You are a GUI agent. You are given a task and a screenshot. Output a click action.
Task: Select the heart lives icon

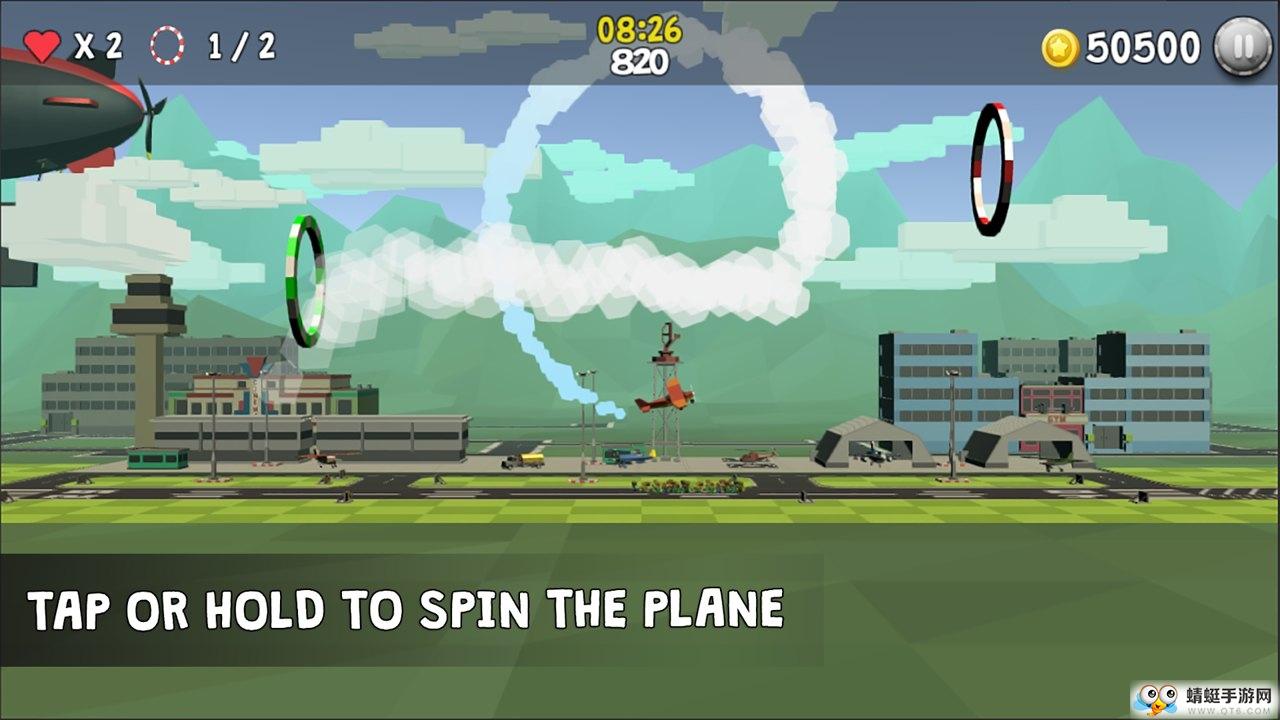pyautogui.click(x=44, y=44)
